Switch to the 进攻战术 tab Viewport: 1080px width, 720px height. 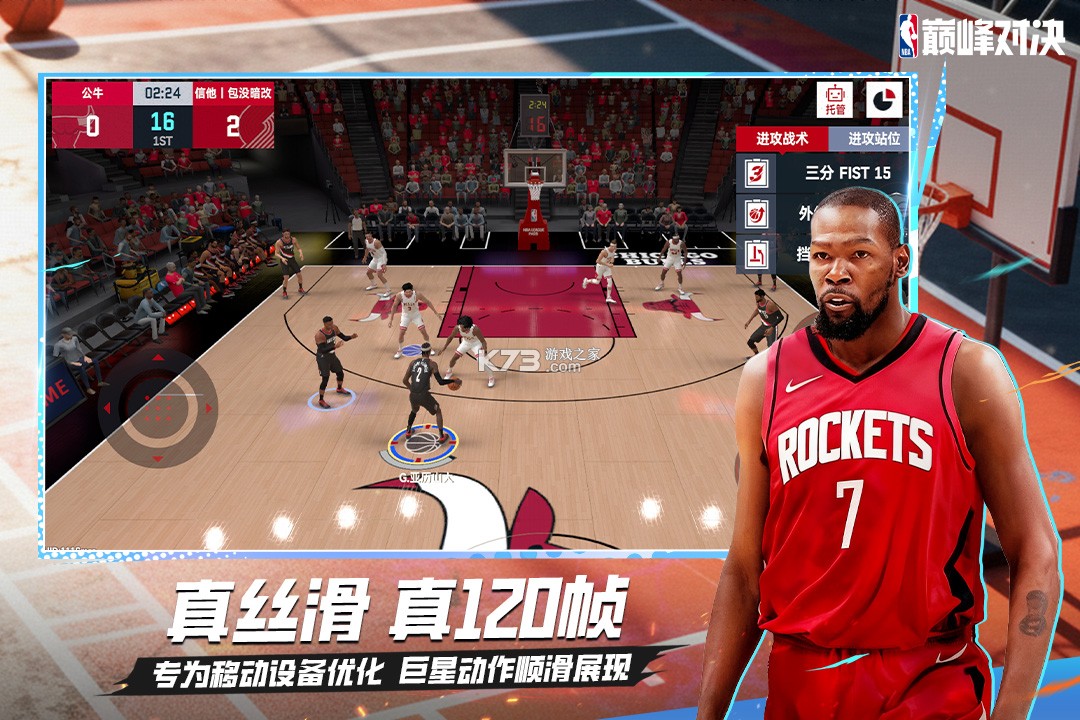point(780,139)
